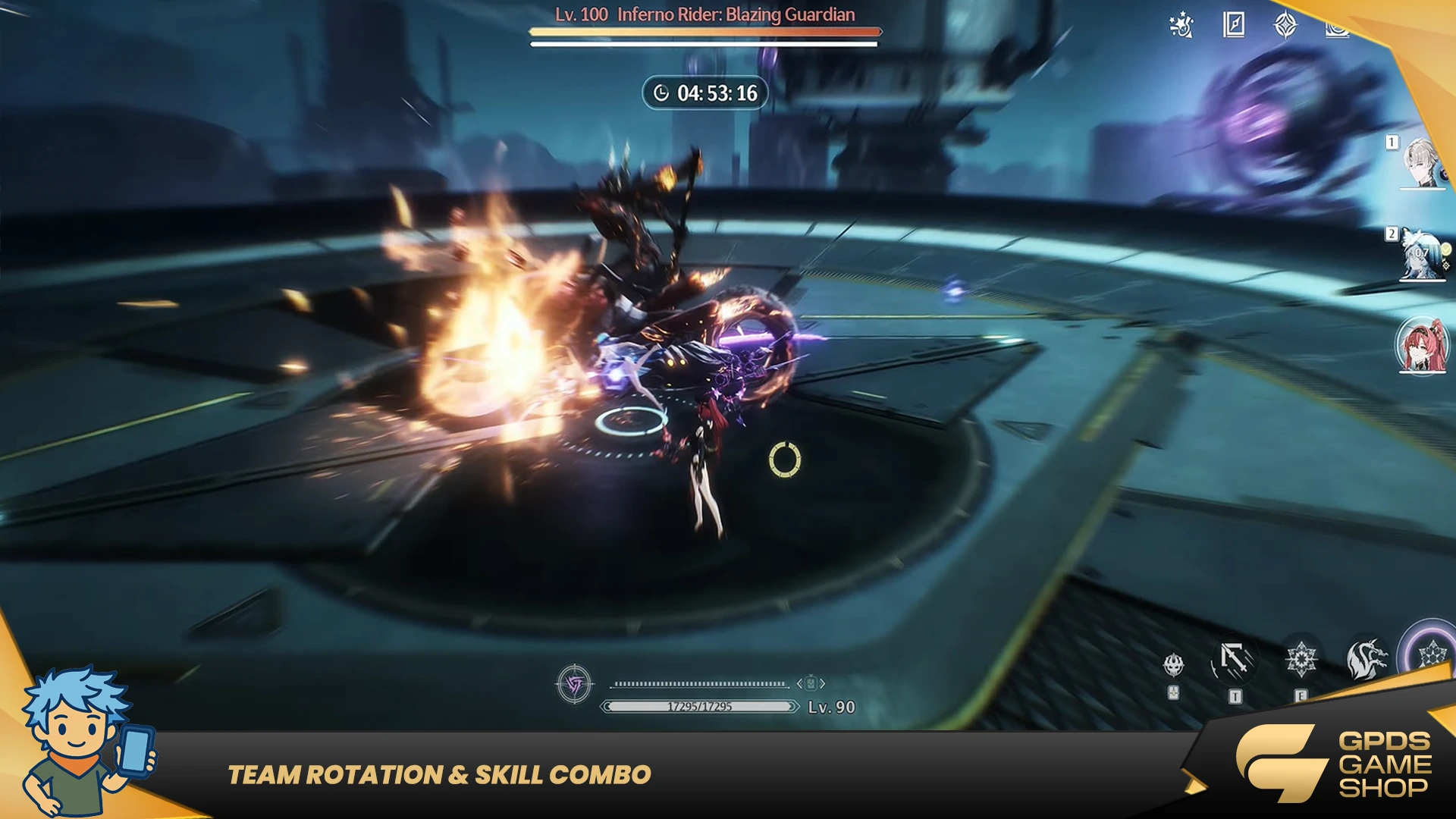Open the compass guidebook icon

[x=1234, y=25]
